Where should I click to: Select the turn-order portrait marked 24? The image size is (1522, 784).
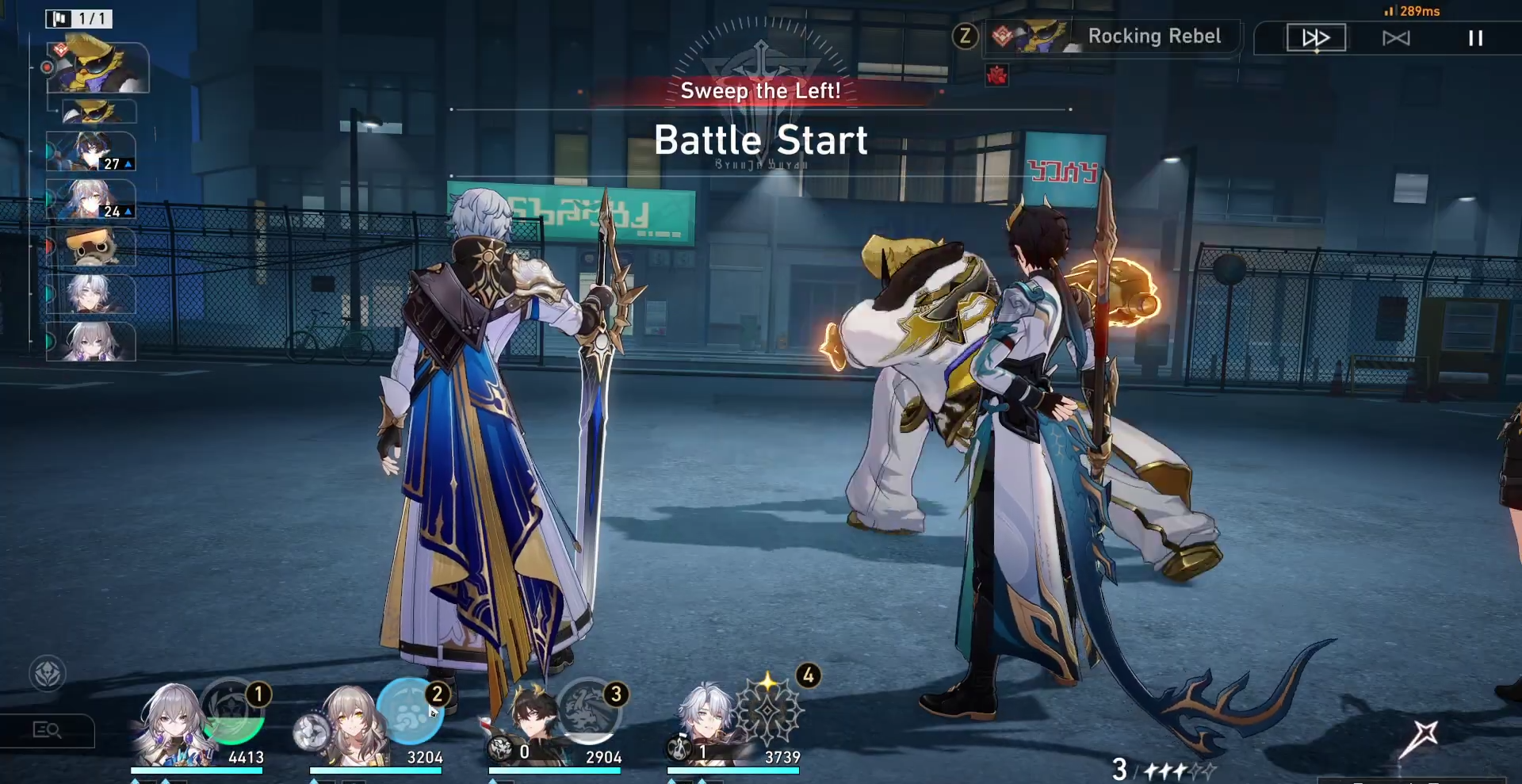coord(90,199)
